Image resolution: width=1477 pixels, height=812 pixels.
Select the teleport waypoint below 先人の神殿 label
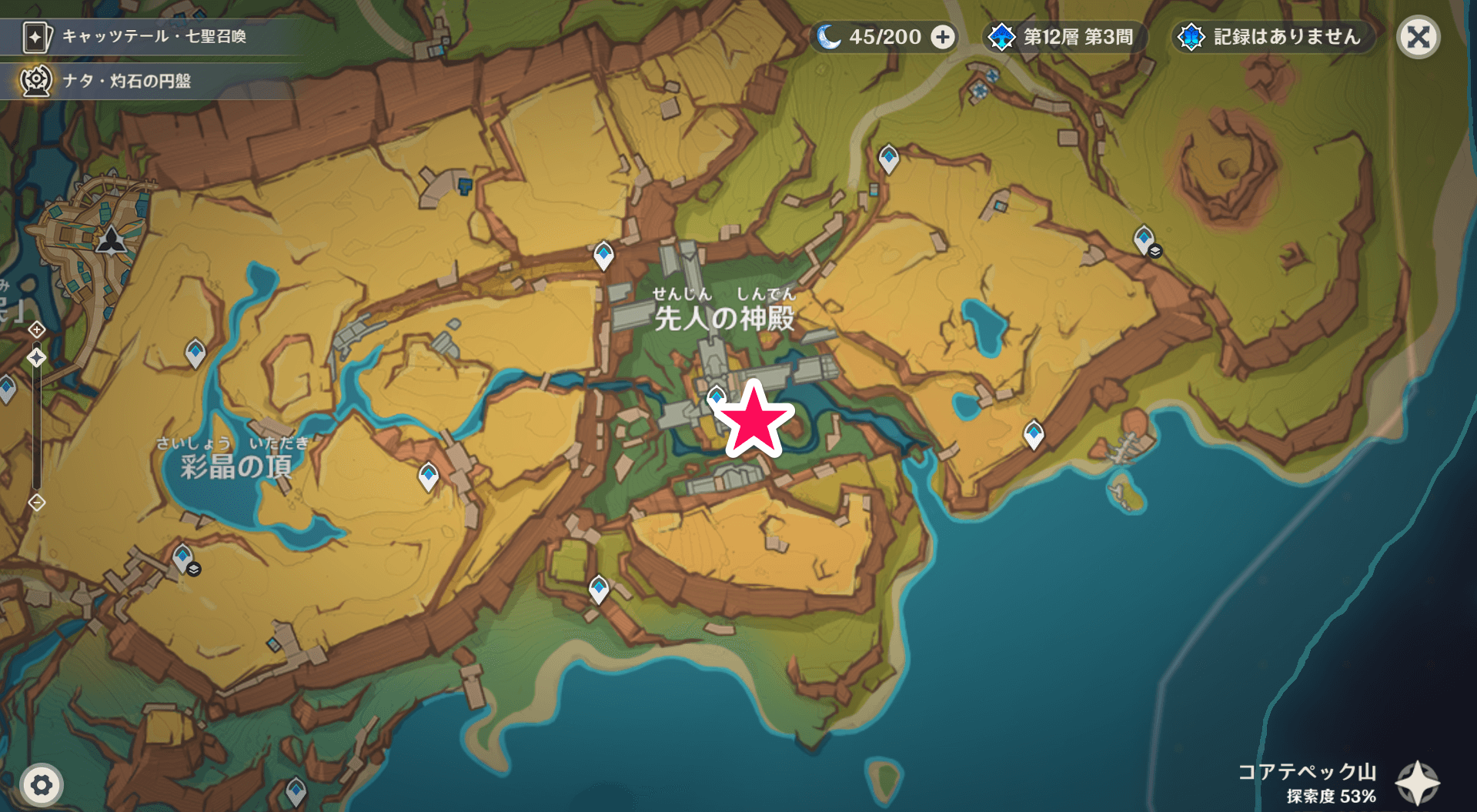715,396
